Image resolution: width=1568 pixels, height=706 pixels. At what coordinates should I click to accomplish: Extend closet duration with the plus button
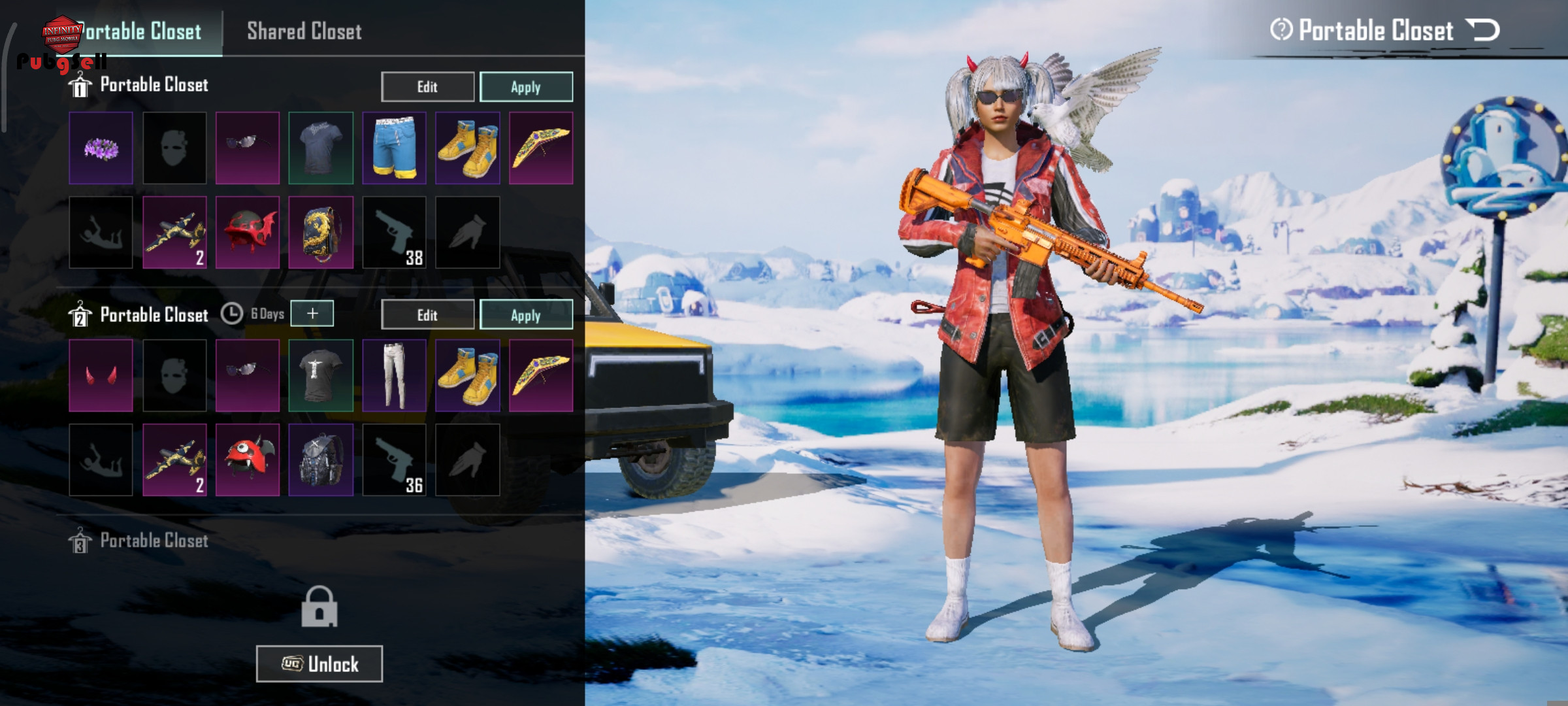pyautogui.click(x=312, y=314)
